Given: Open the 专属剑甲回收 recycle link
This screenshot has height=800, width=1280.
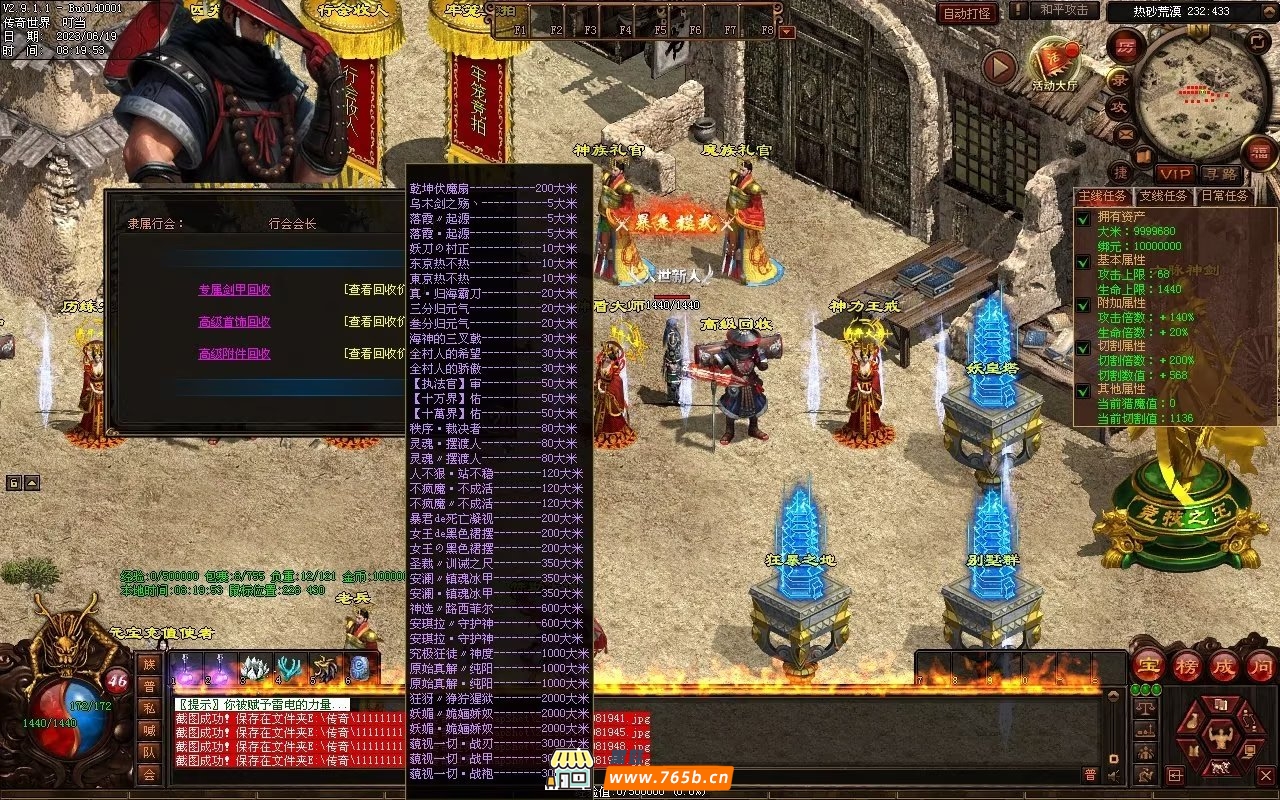Looking at the screenshot, I should click(x=234, y=290).
